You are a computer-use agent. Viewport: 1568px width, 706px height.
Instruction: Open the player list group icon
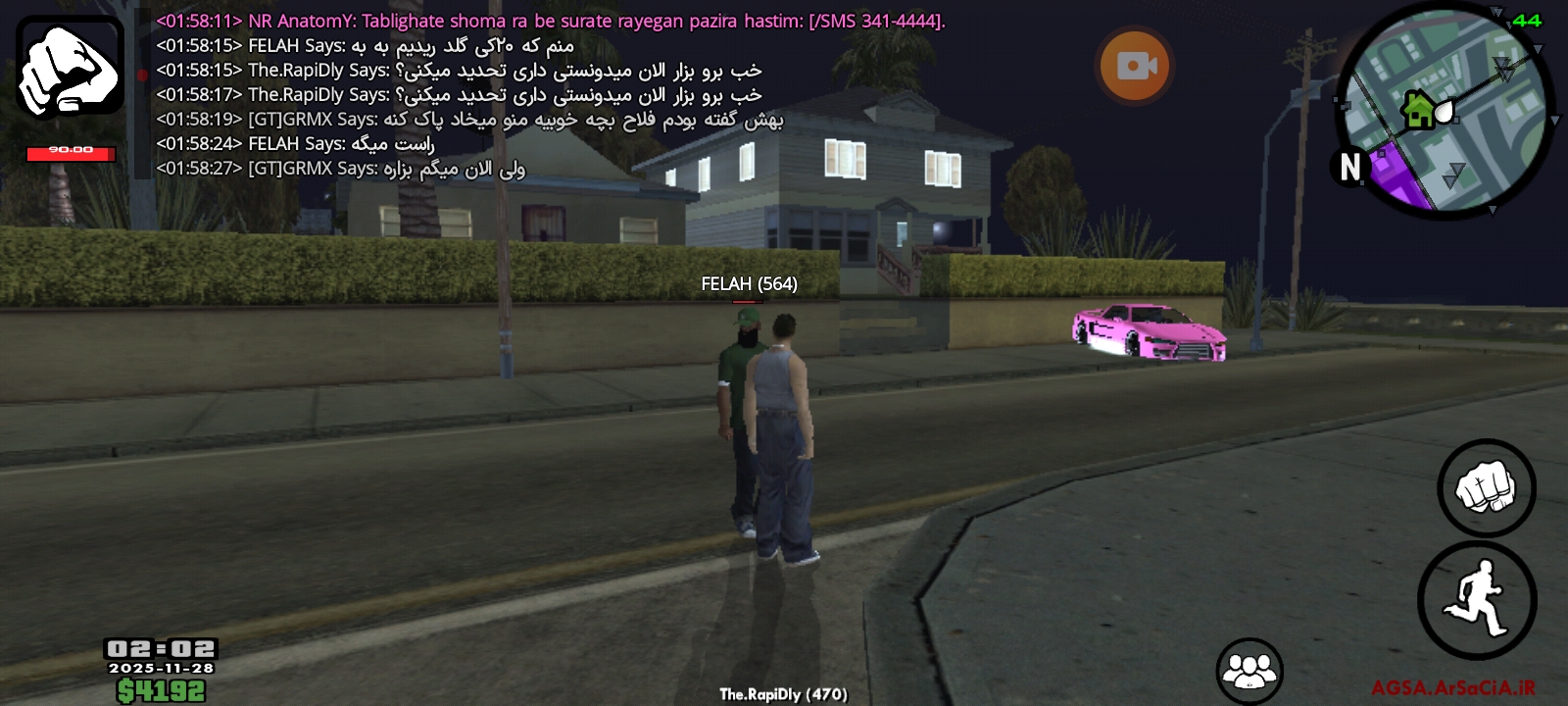[1249, 671]
